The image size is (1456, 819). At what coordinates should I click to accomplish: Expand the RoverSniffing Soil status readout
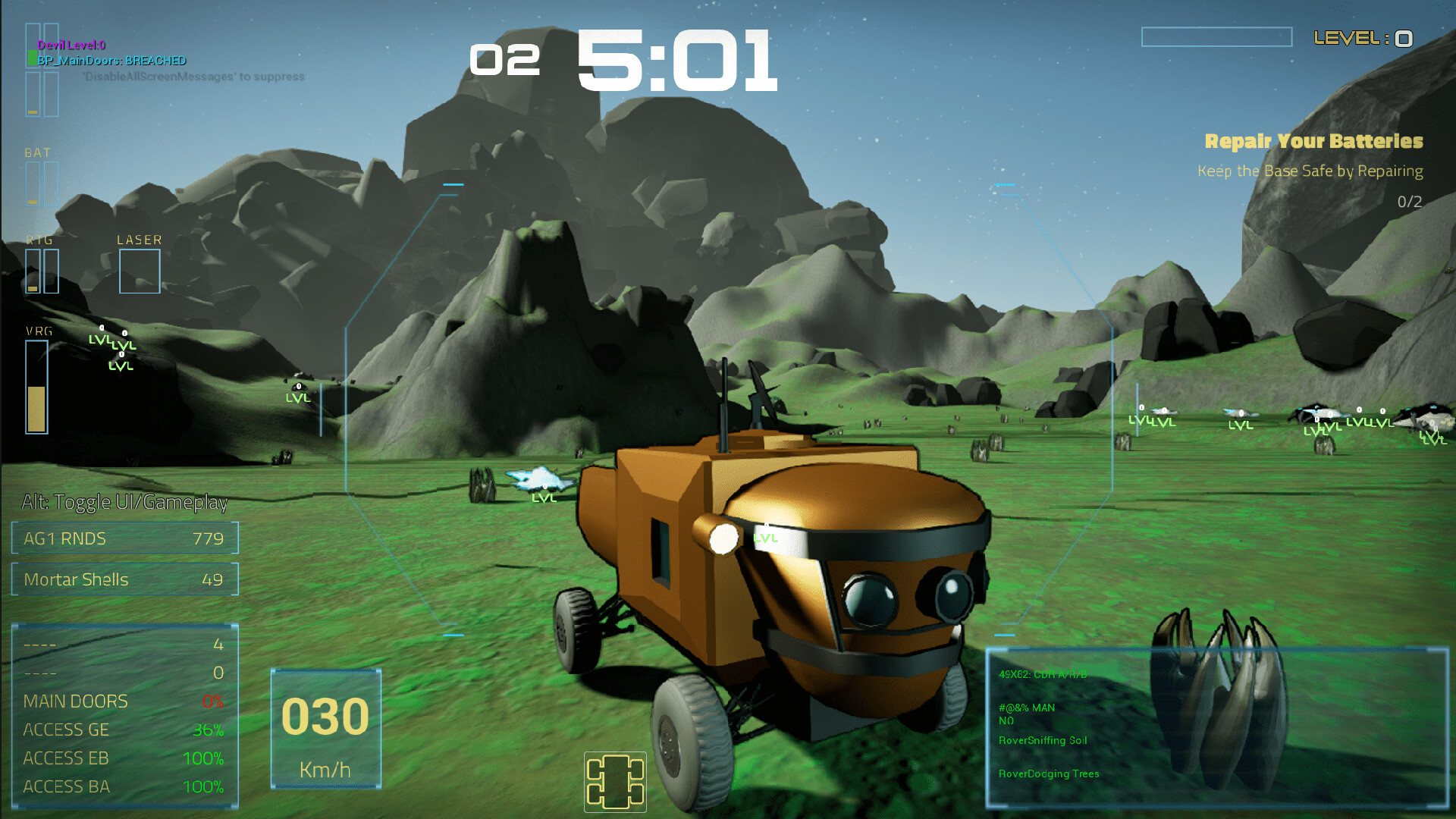(x=1043, y=741)
